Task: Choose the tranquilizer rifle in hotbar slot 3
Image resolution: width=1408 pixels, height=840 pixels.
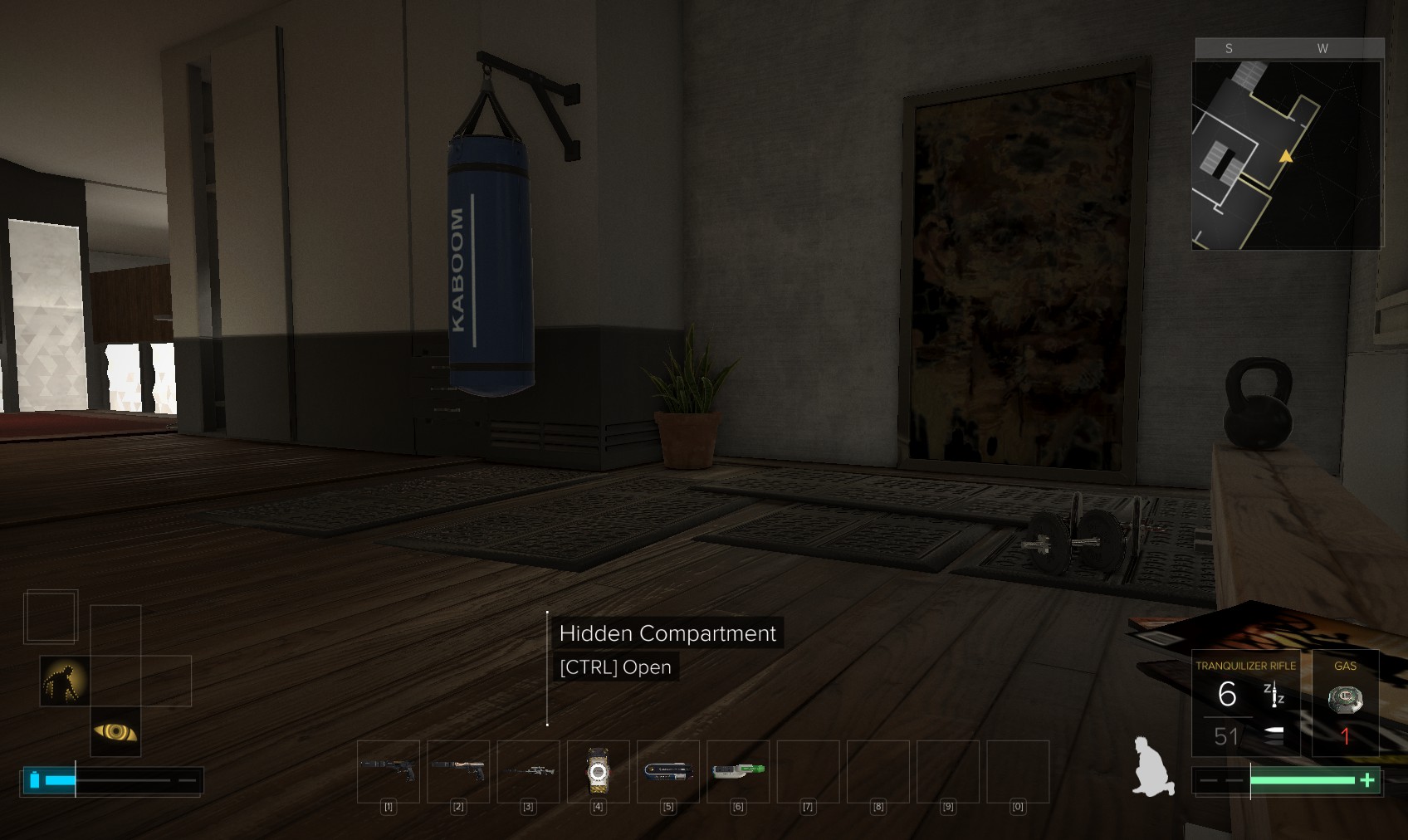Action: [x=528, y=771]
